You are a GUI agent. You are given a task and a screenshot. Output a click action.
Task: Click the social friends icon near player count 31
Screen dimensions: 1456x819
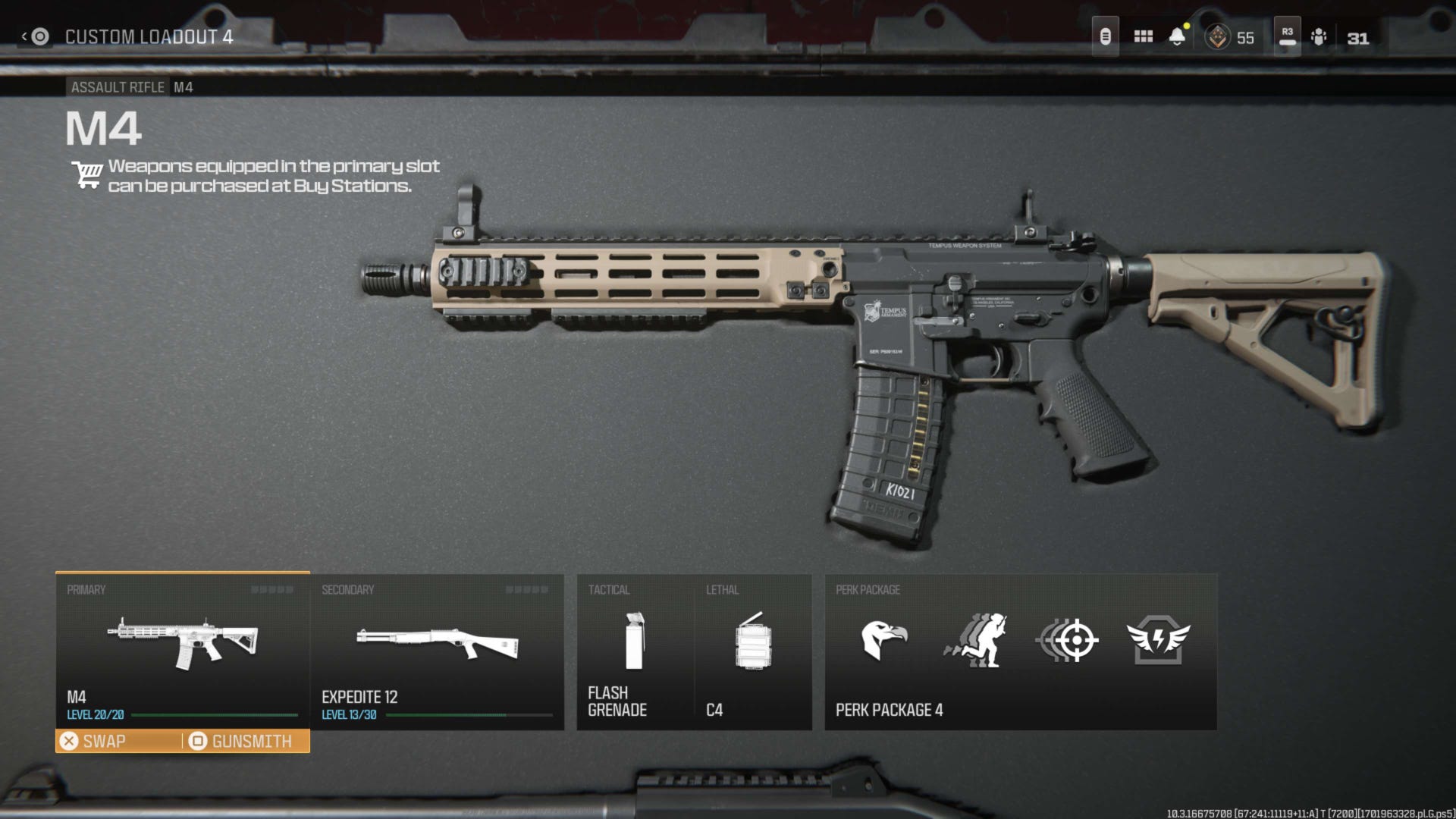(1320, 36)
